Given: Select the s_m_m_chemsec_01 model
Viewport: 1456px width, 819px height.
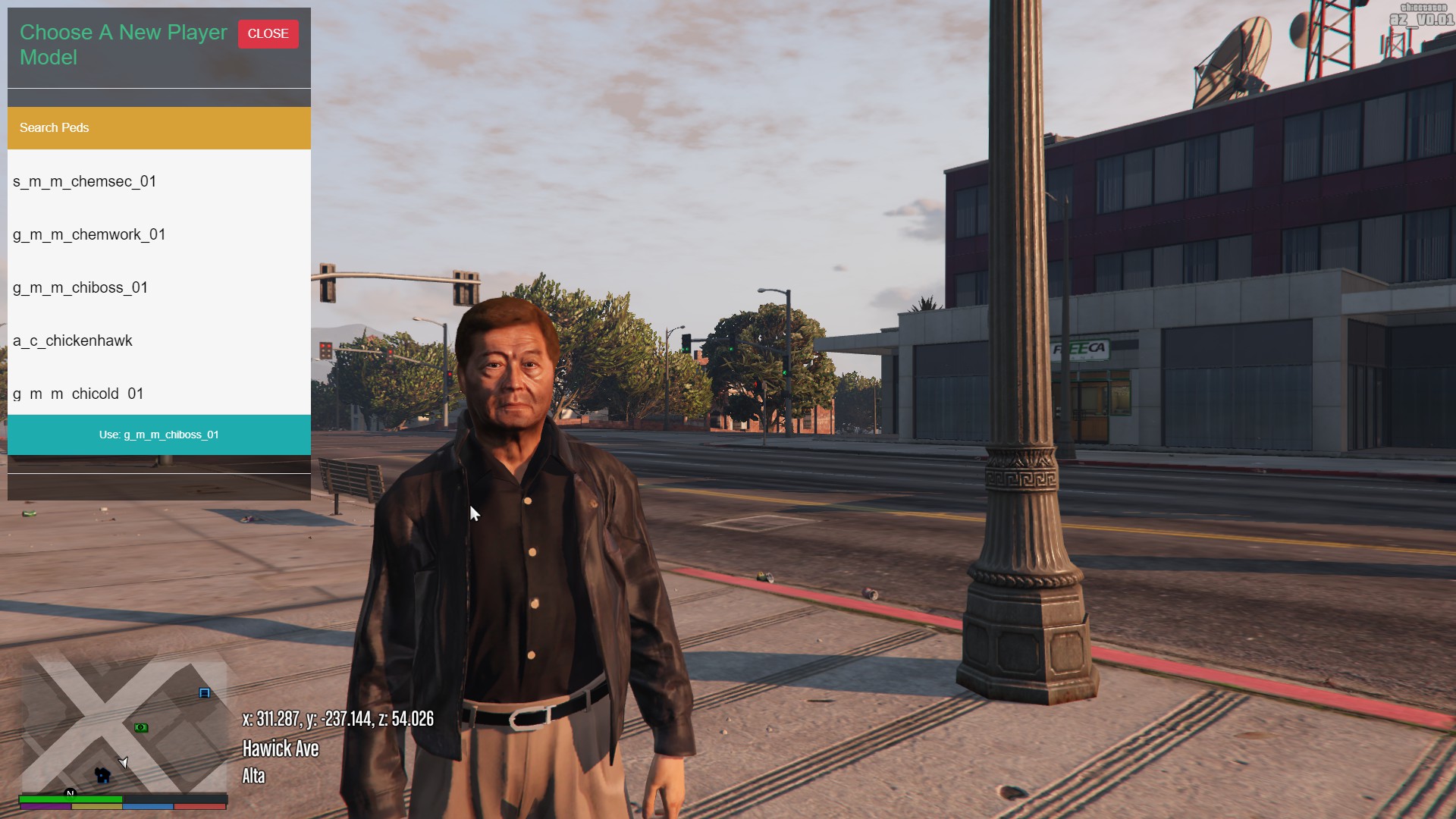Looking at the screenshot, I should [x=85, y=182].
